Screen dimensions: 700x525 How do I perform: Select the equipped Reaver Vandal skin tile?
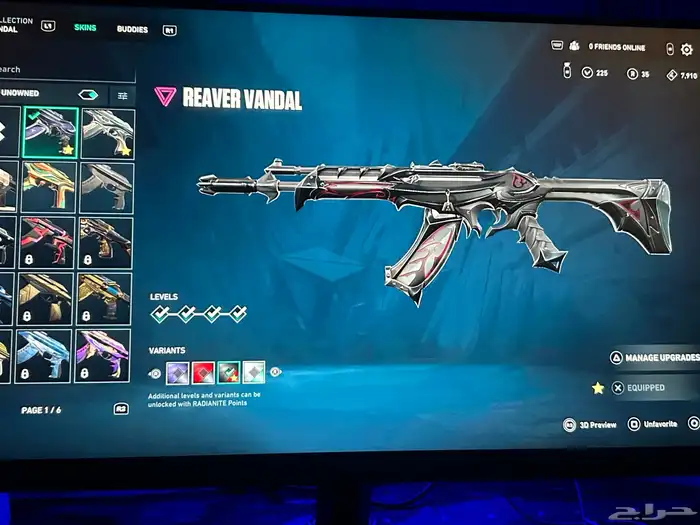pyautogui.click(x=50, y=132)
